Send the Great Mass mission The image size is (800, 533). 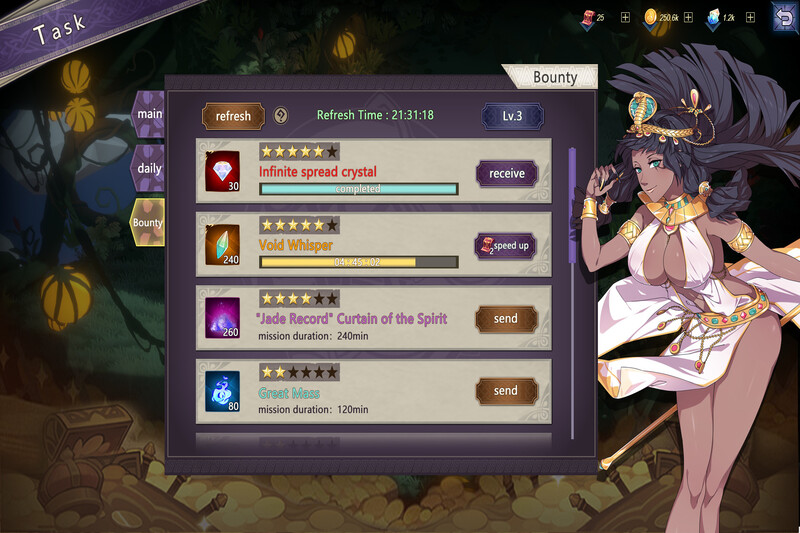pyautogui.click(x=506, y=391)
